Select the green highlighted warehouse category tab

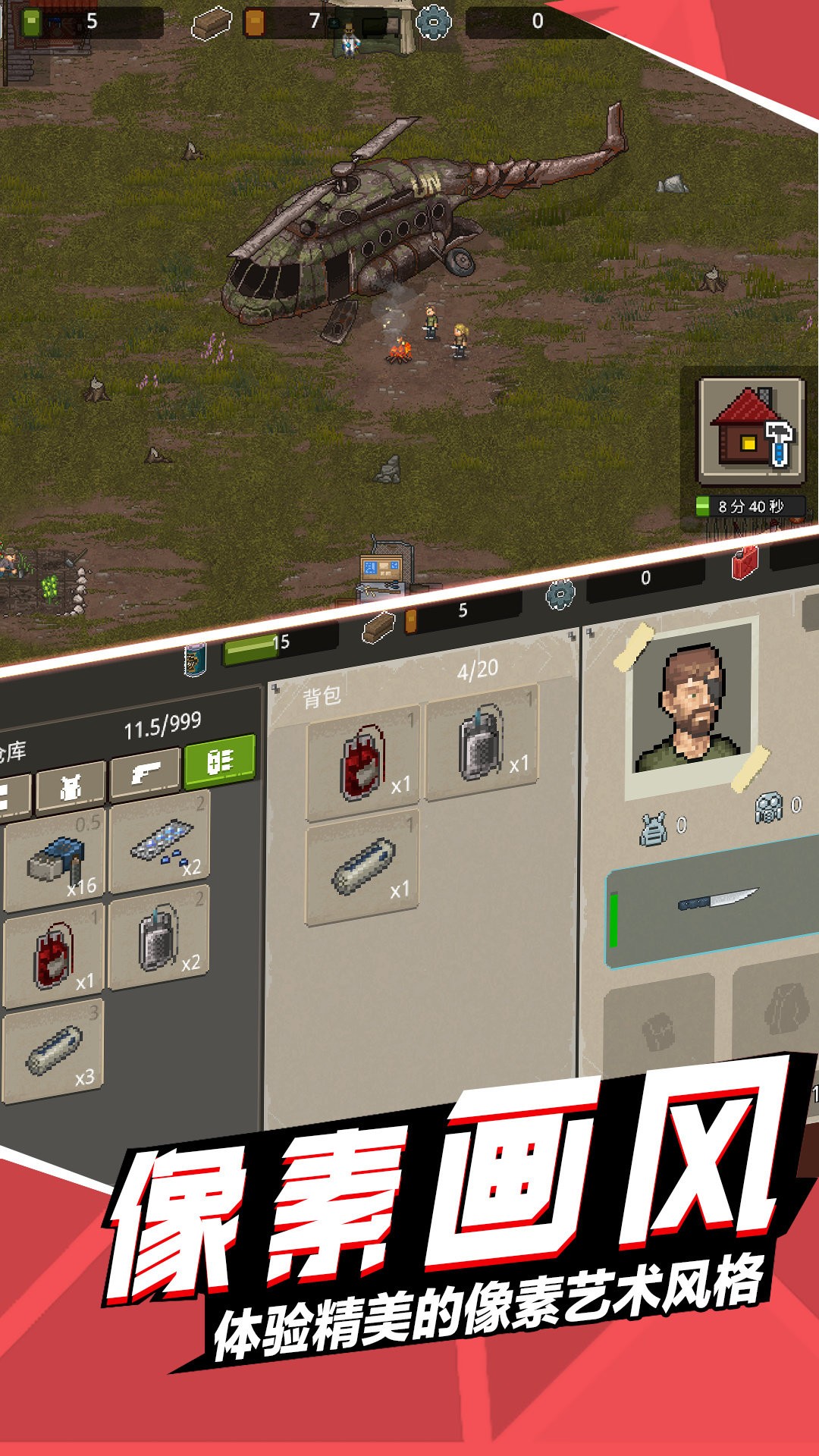point(220,761)
